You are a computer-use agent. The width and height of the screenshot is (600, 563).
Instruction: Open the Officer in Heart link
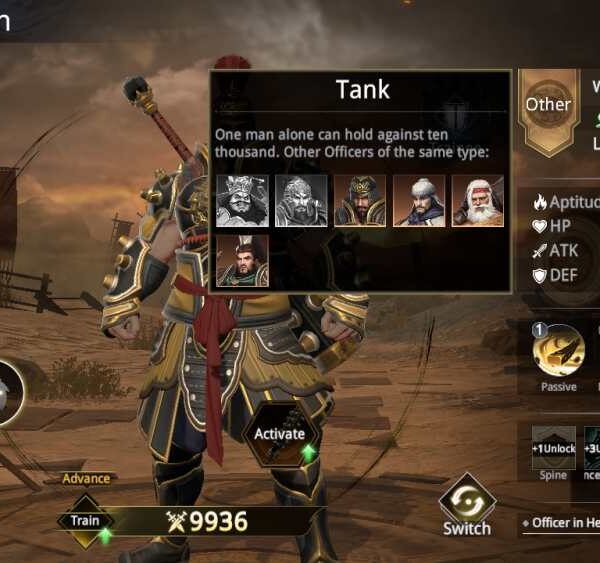coord(563,523)
